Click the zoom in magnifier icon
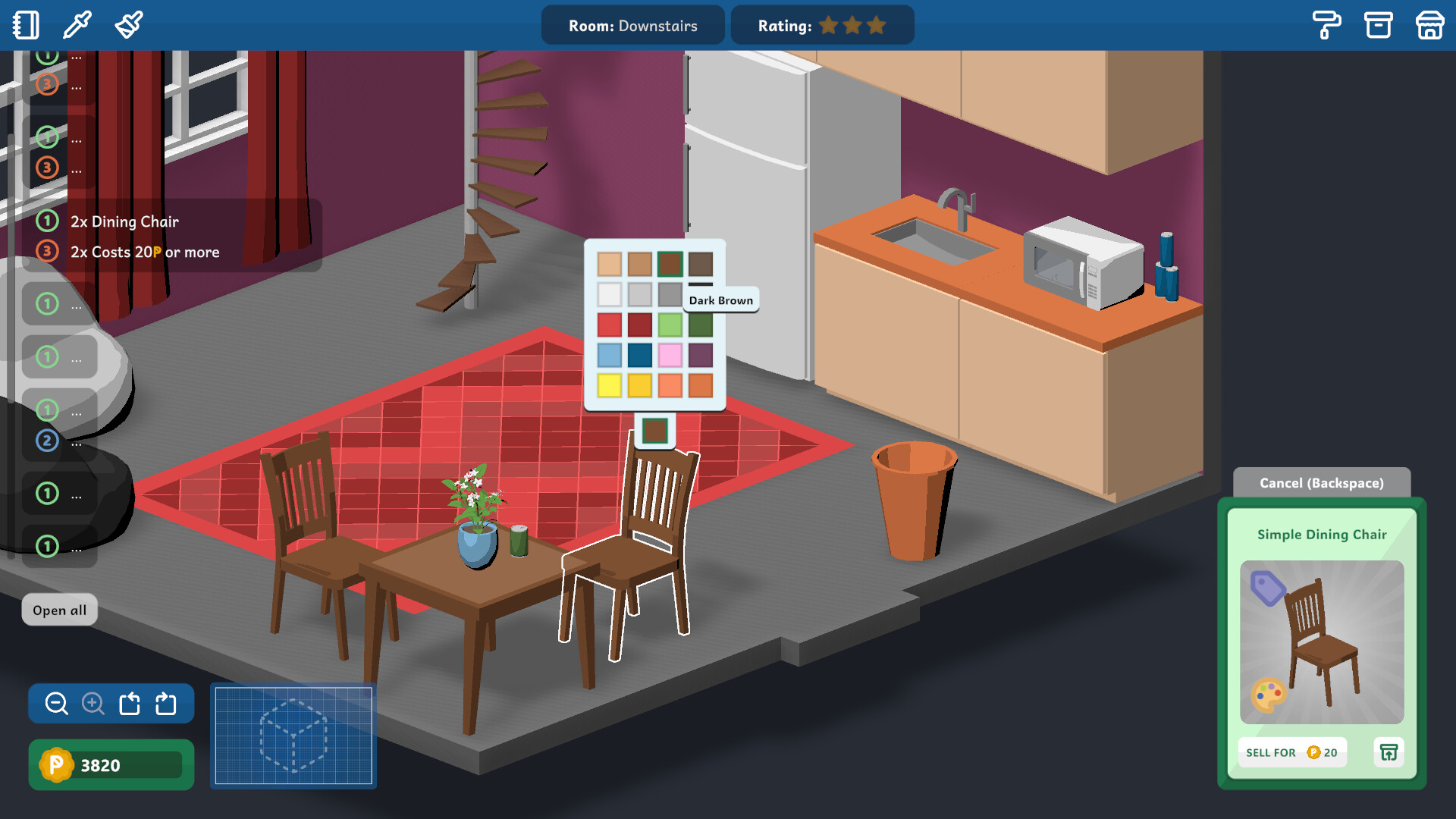Image resolution: width=1456 pixels, height=819 pixels. point(92,704)
